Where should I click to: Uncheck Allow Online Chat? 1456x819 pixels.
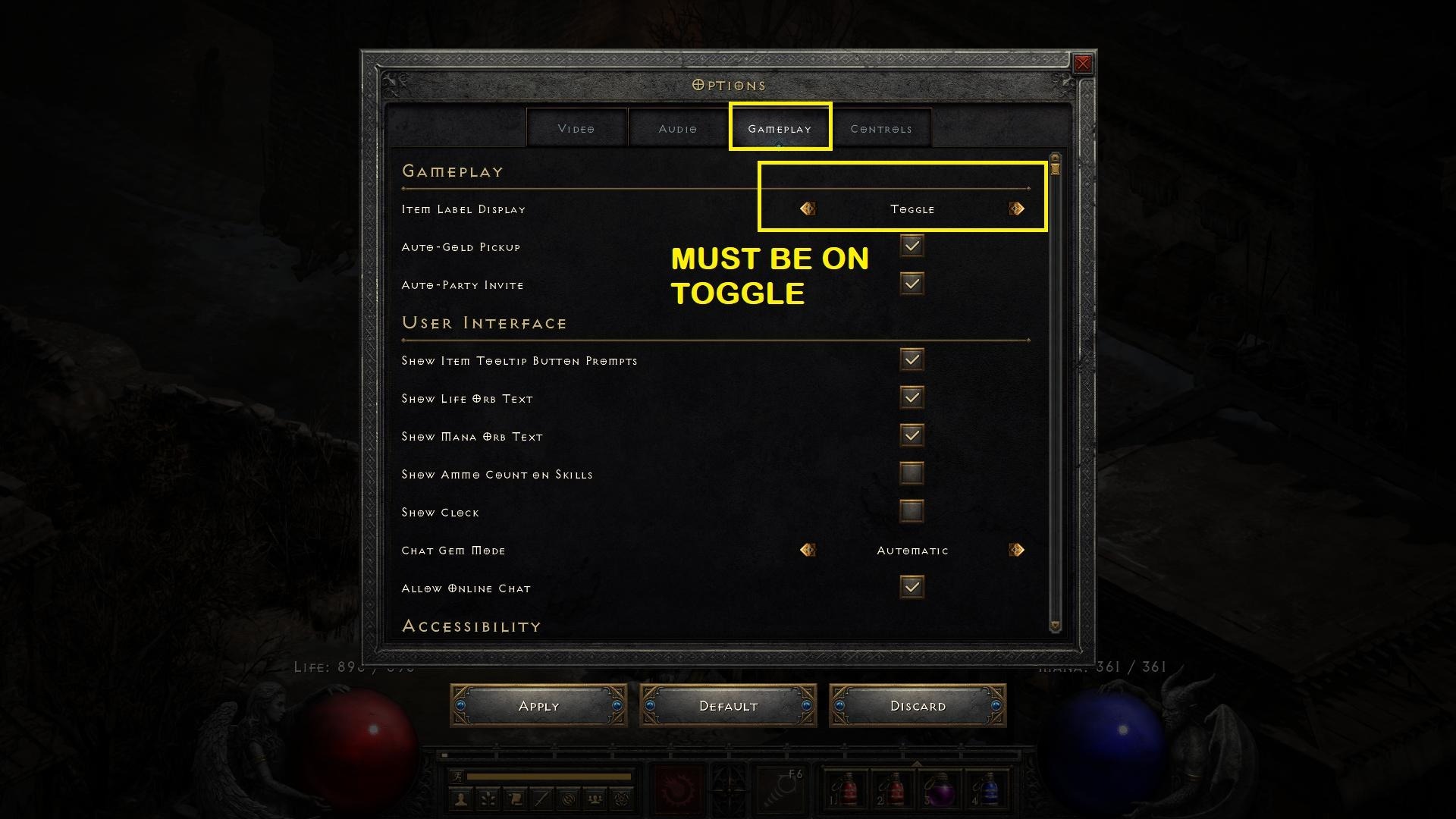912,587
